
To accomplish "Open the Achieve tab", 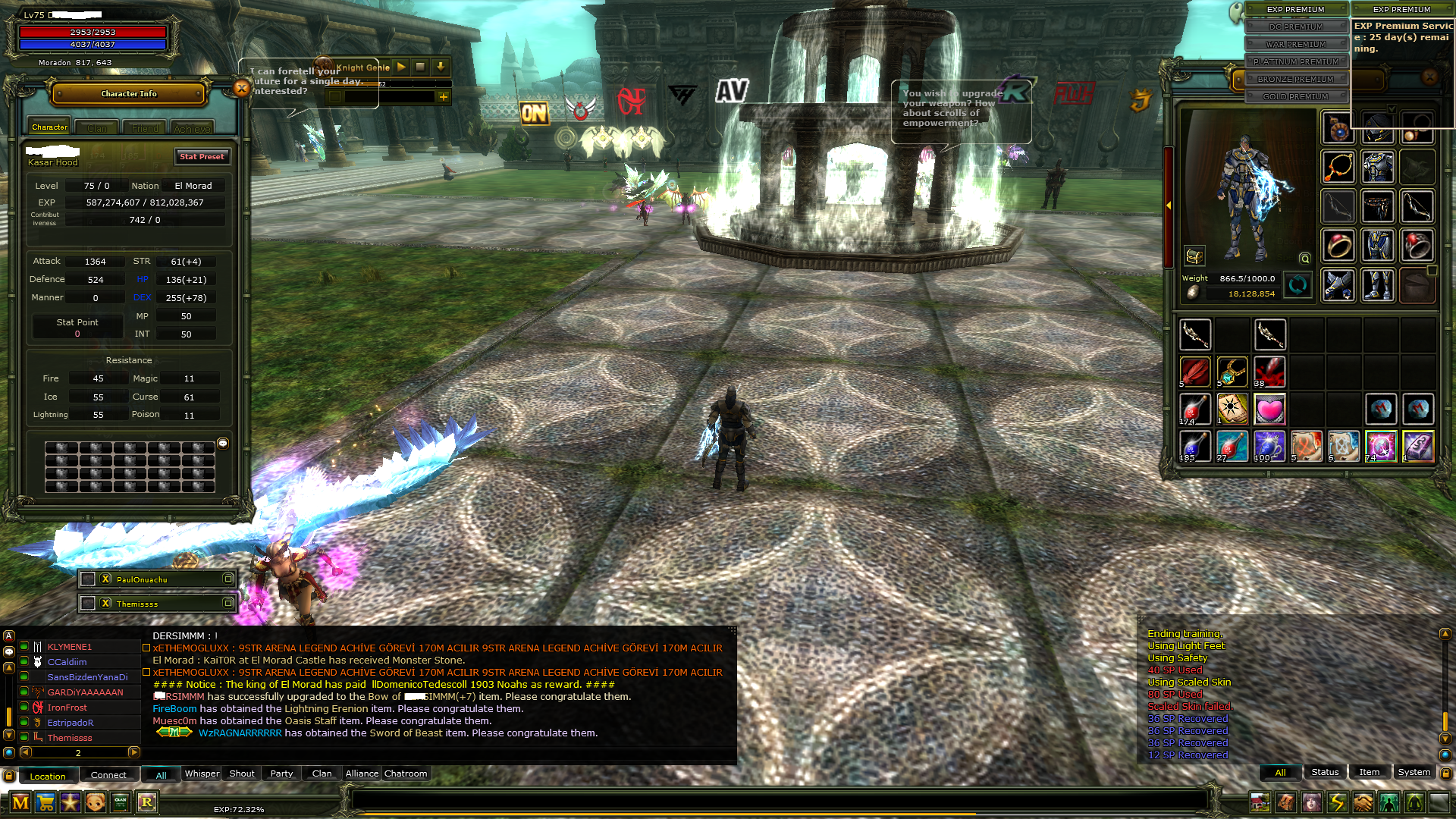I will click(192, 128).
